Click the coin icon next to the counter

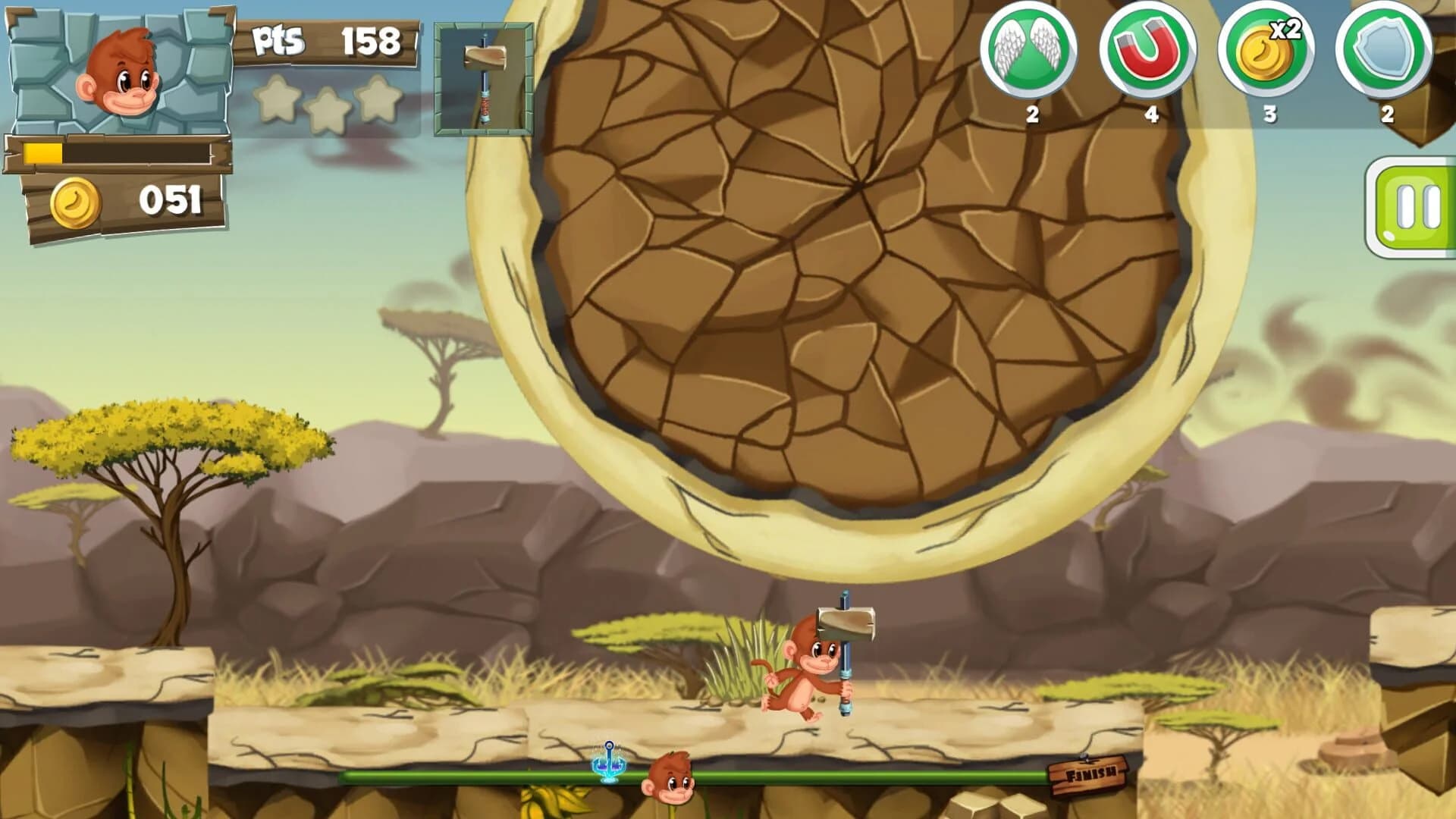point(76,201)
